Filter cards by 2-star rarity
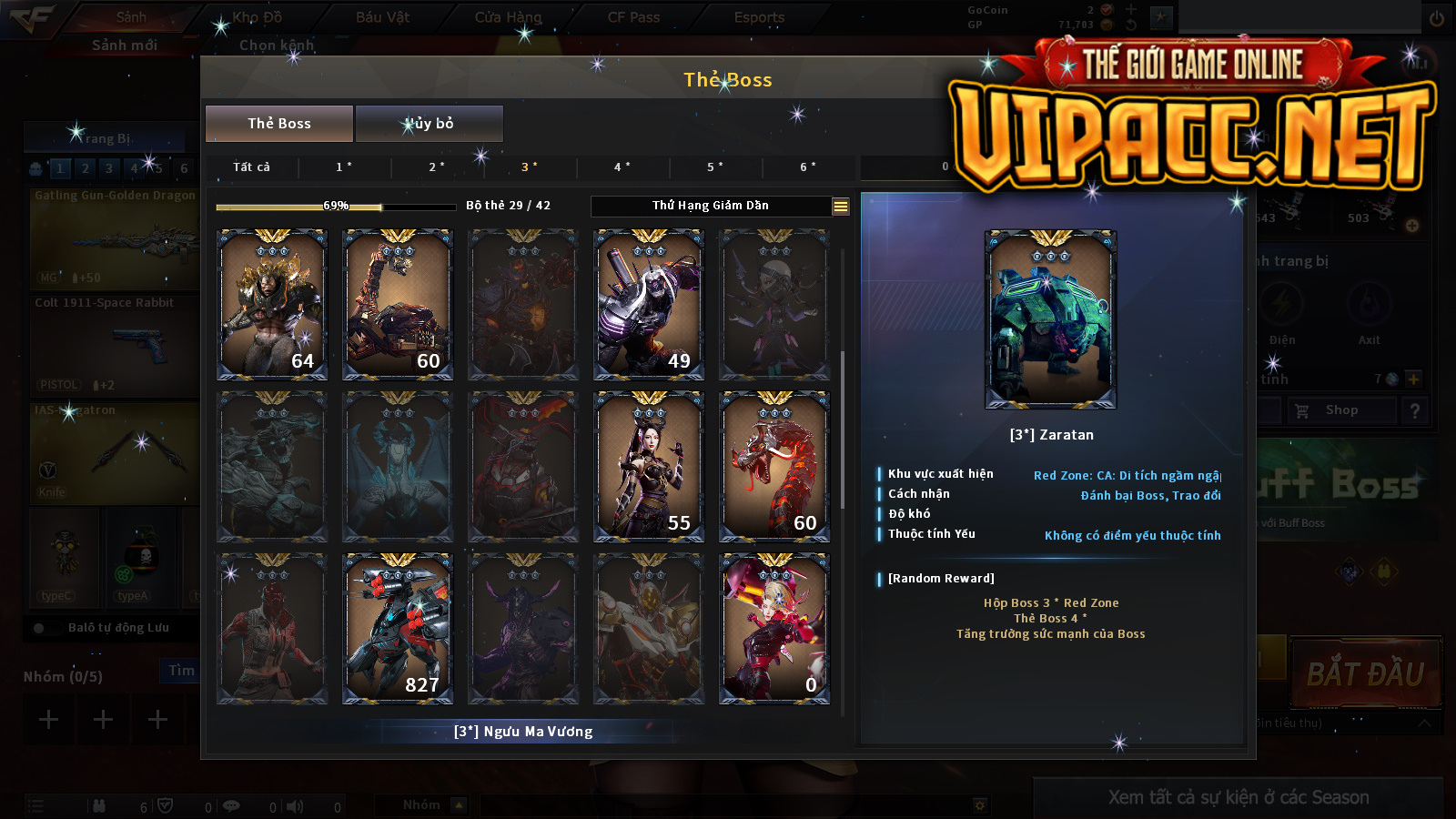 pyautogui.click(x=437, y=167)
